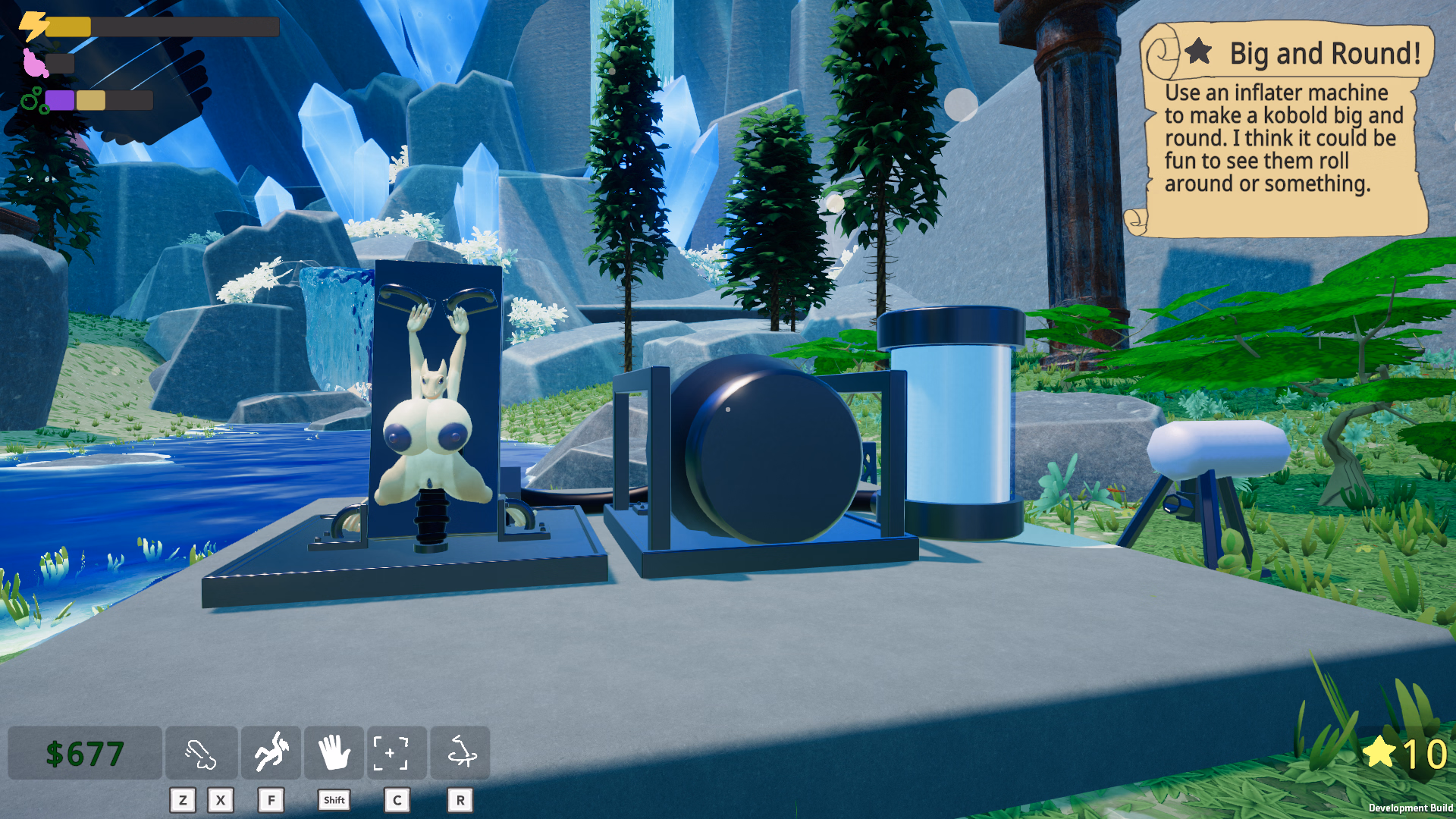Open the Big and Round! quest scroll
This screenshot has height=819, width=1456.
1283,129
